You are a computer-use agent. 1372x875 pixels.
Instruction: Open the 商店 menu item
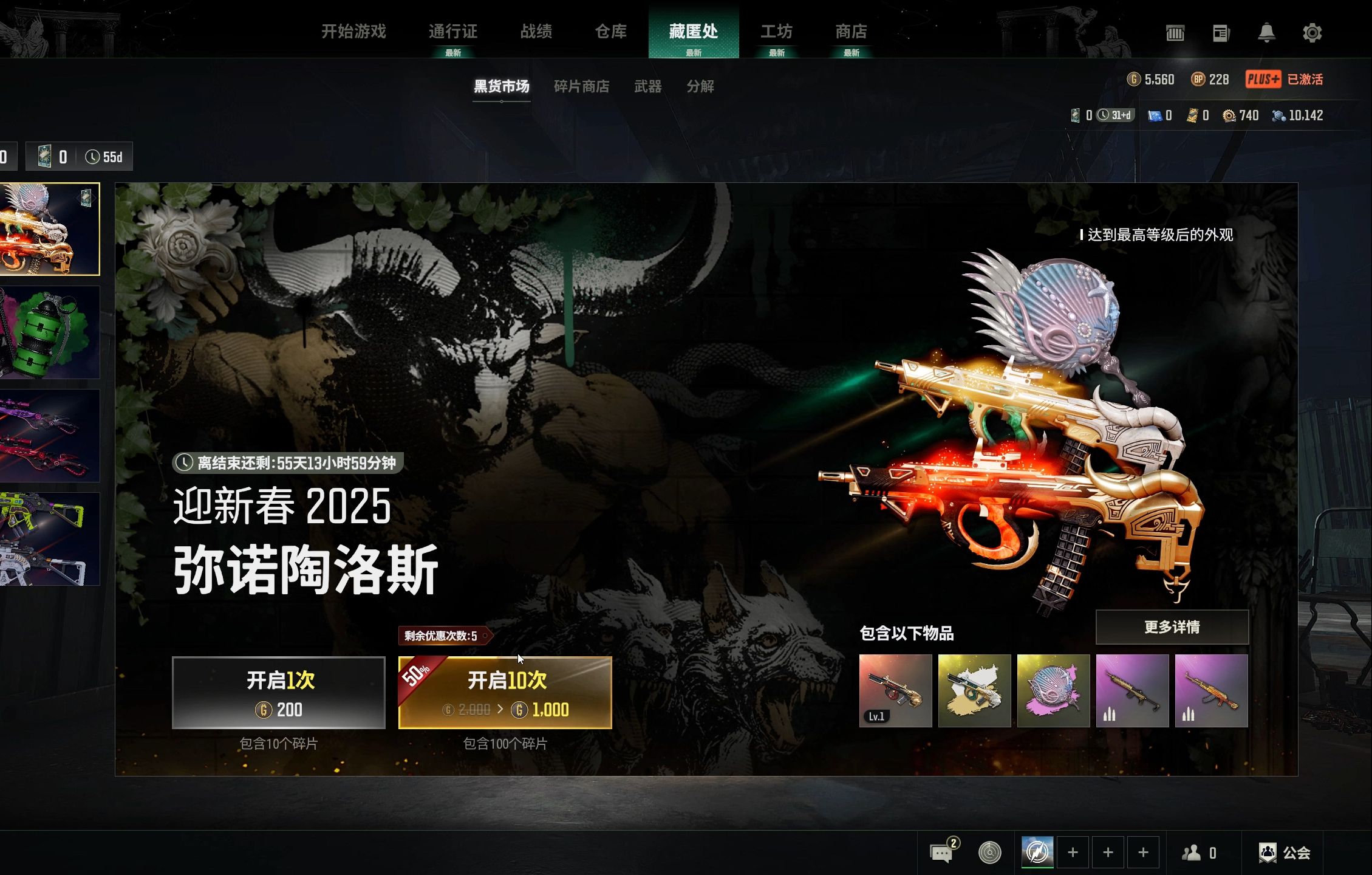[x=851, y=32]
